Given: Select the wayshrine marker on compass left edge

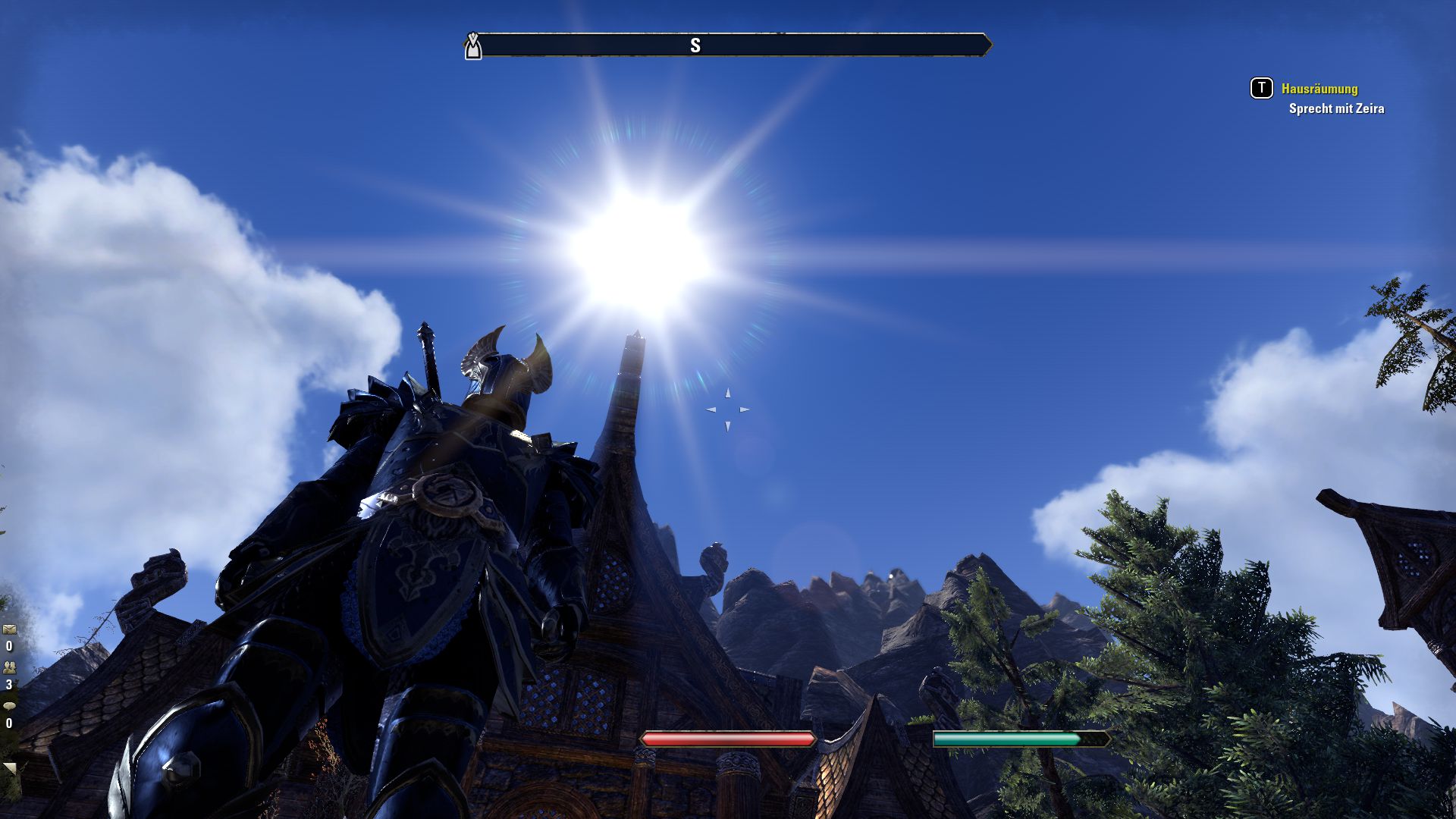Looking at the screenshot, I should (x=472, y=45).
